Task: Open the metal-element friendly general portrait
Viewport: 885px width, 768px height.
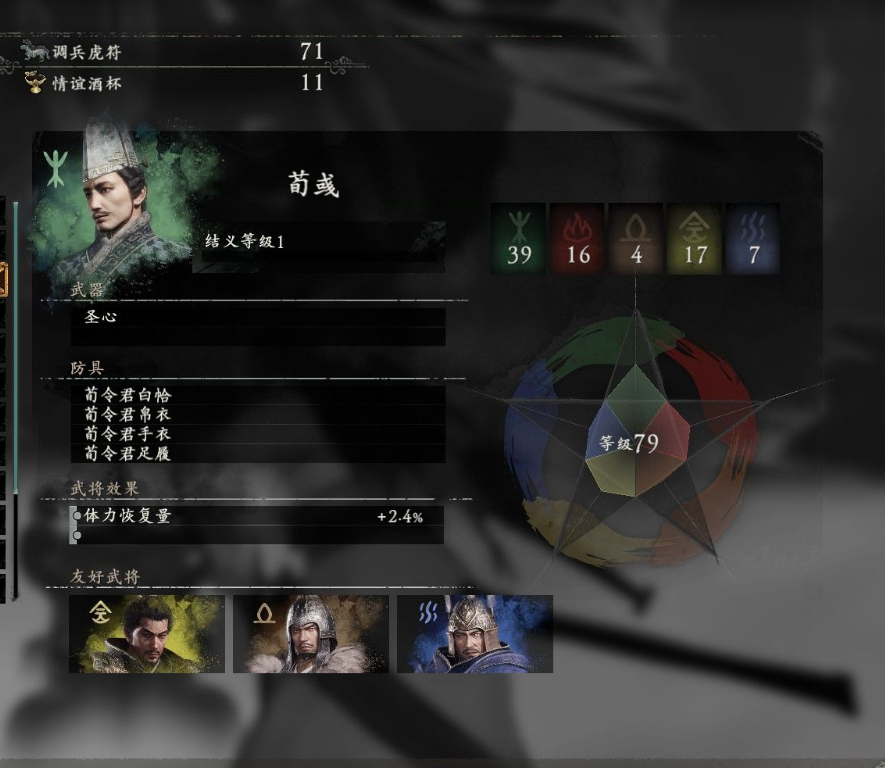Action: pos(147,634)
